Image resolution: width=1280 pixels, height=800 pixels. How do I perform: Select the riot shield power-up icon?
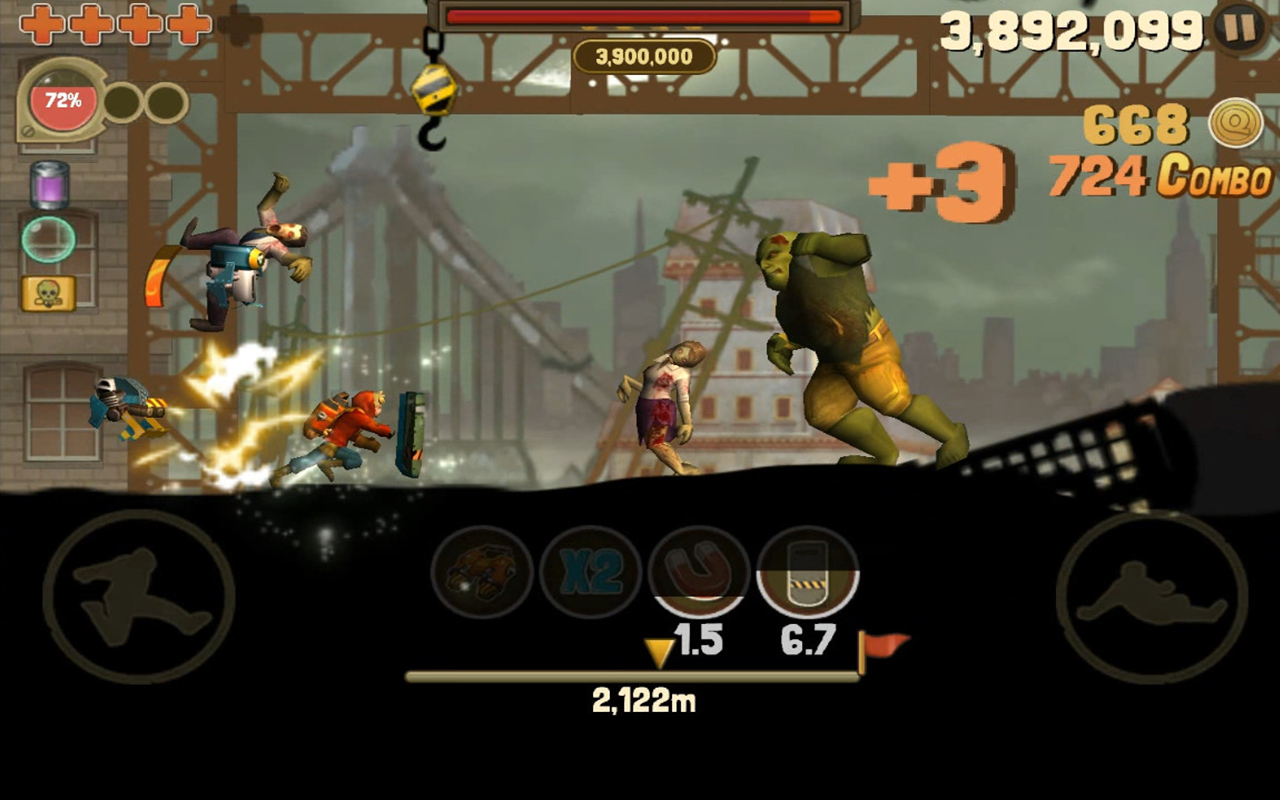(807, 573)
